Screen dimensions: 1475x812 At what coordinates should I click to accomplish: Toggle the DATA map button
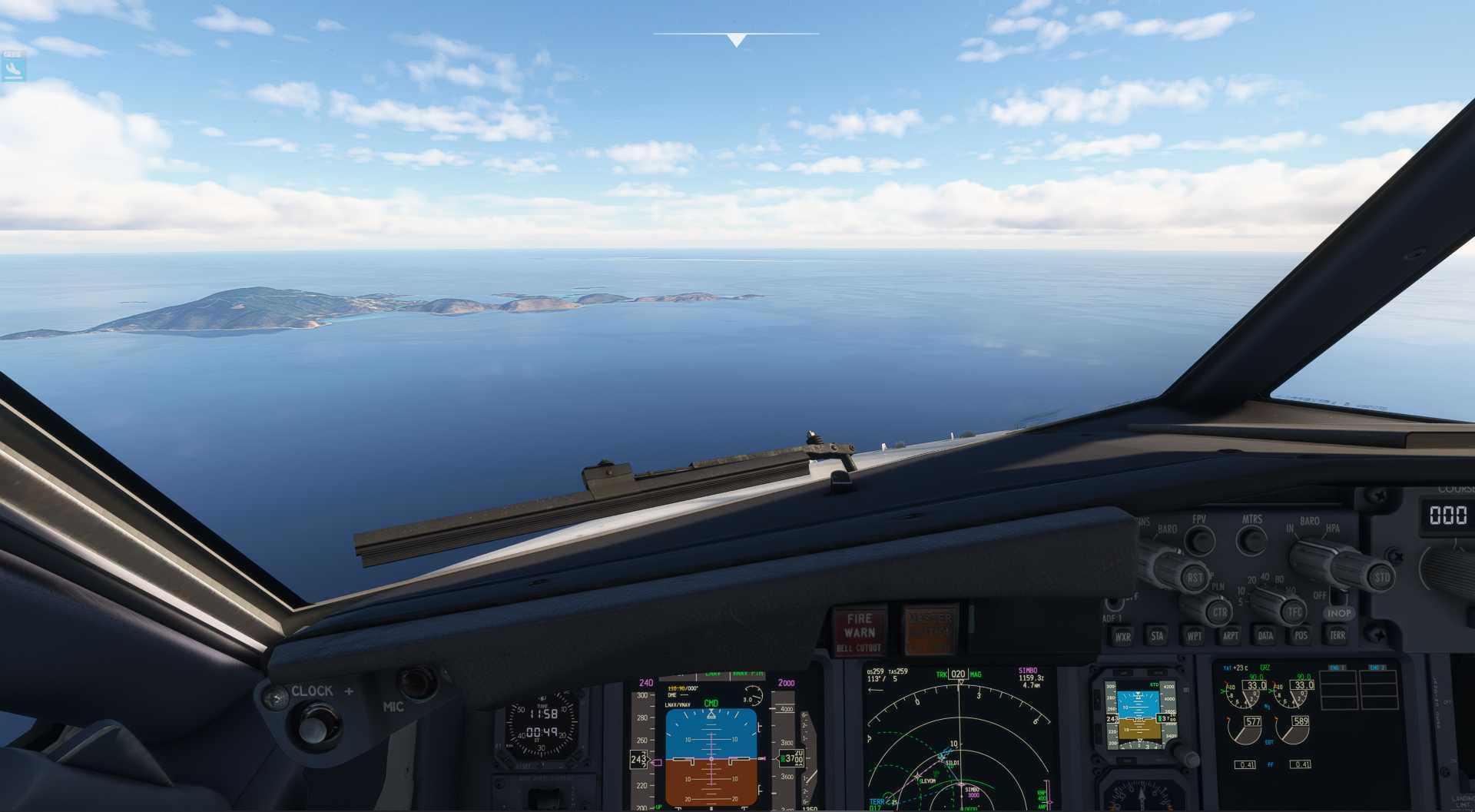(1265, 635)
